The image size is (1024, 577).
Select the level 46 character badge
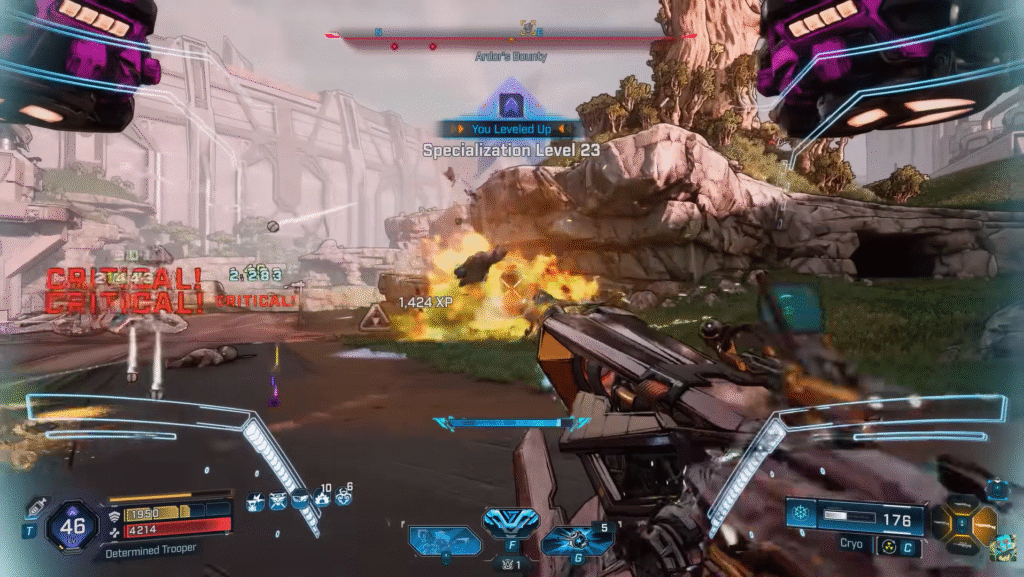click(71, 522)
